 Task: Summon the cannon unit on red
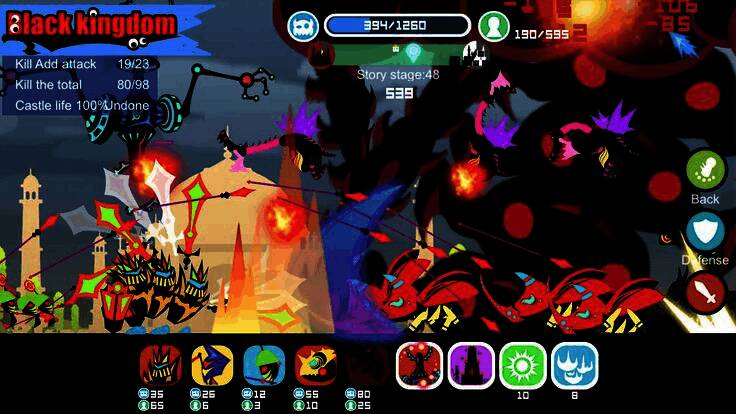[316, 365]
